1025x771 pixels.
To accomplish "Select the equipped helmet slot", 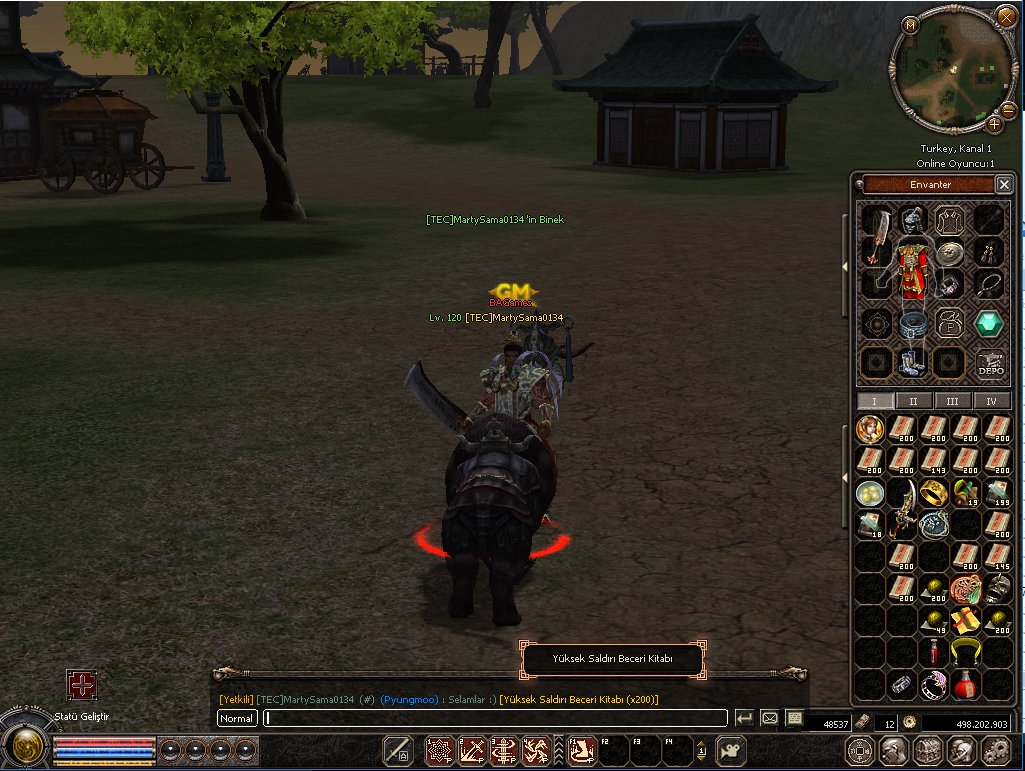I will pos(911,218).
